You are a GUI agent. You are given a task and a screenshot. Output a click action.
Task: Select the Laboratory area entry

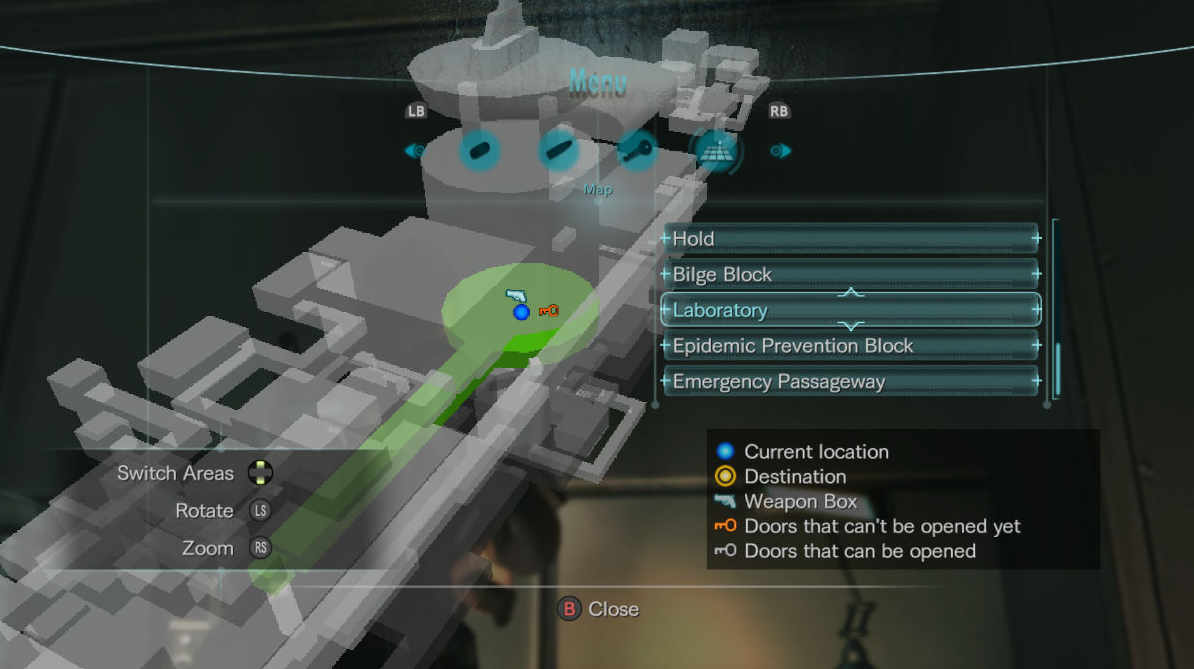pyautogui.click(x=850, y=310)
